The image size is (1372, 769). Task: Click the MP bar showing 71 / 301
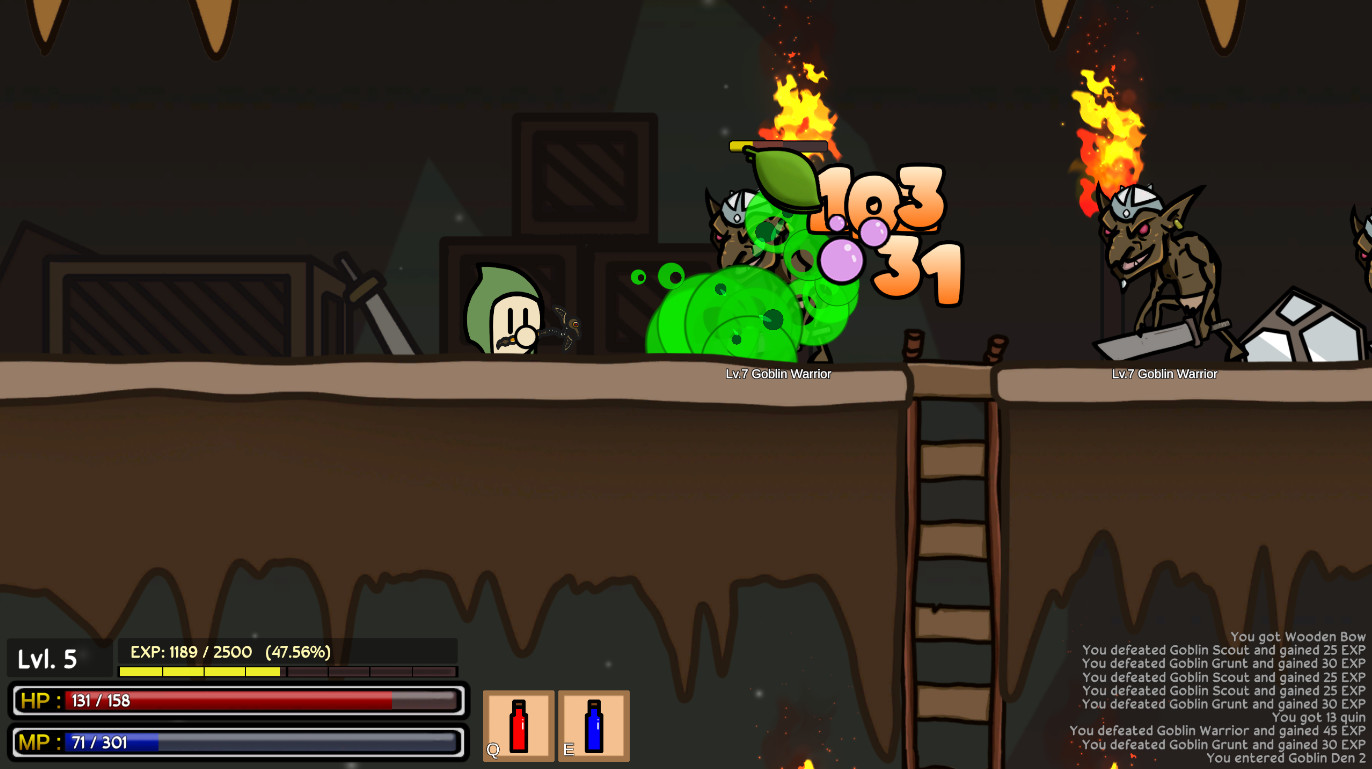(240, 742)
